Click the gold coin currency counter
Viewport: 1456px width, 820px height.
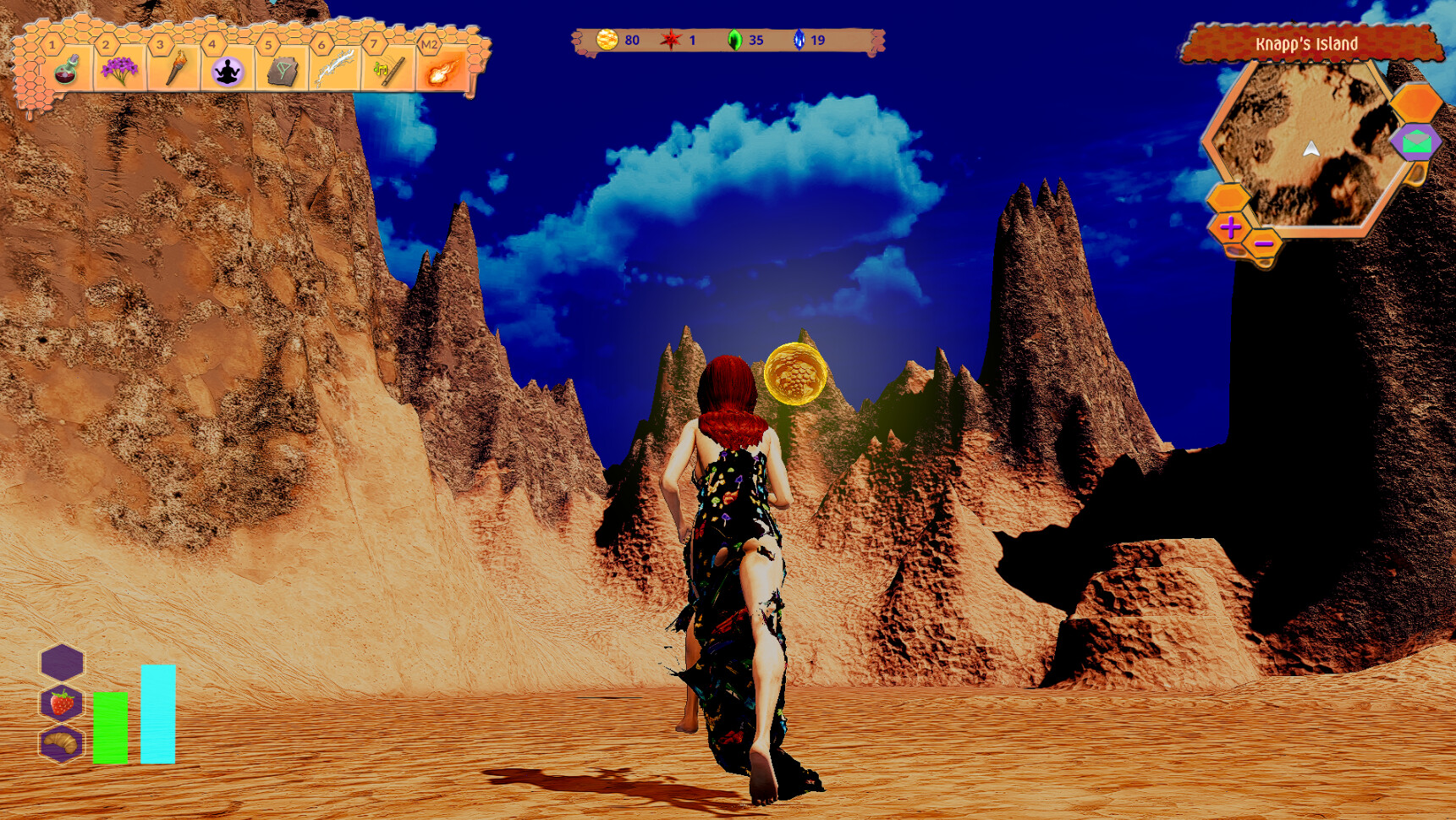pos(607,38)
